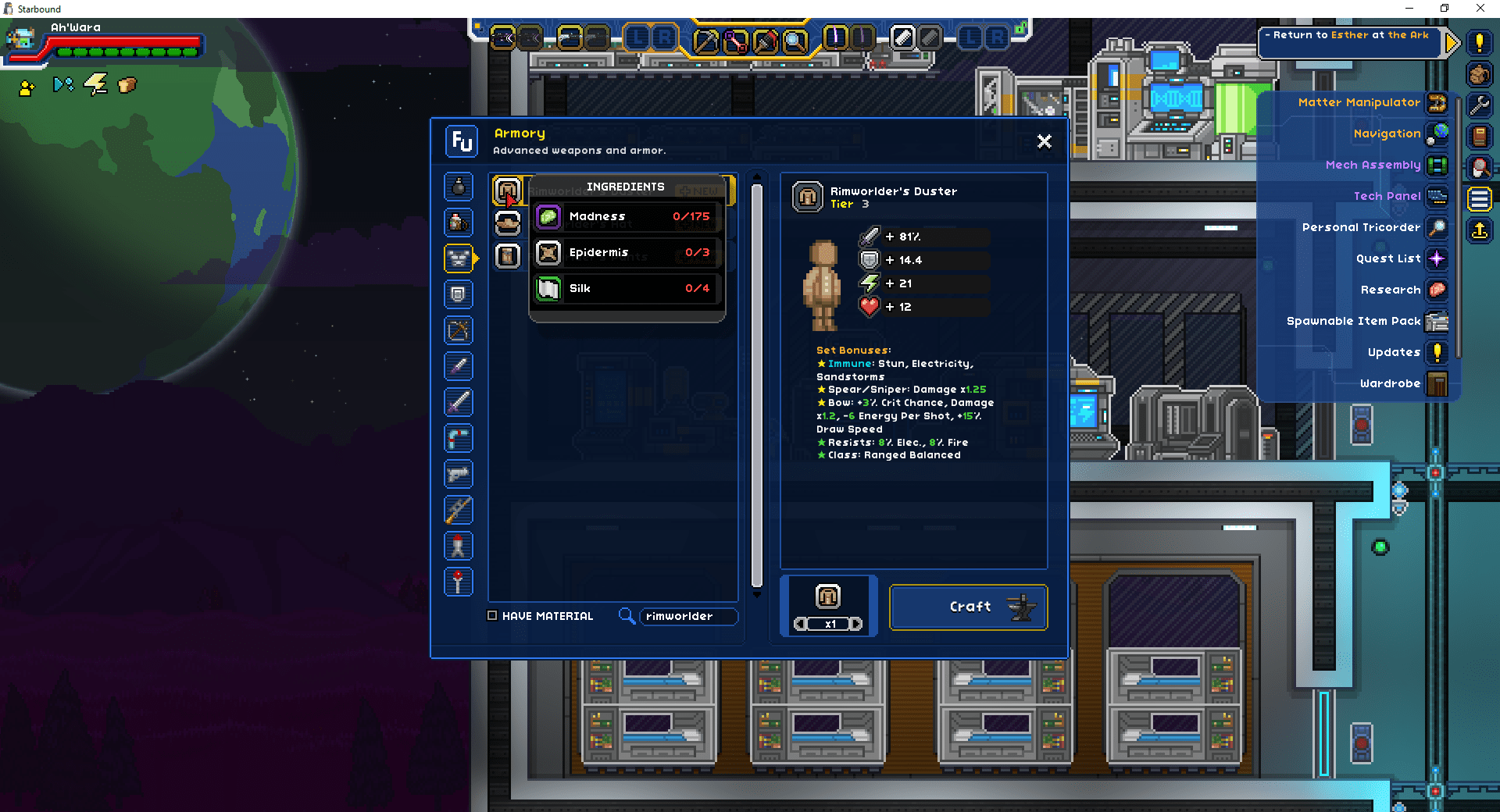Expand the Updates notification entry
Viewport: 1500px width, 812px height.
[1437, 352]
